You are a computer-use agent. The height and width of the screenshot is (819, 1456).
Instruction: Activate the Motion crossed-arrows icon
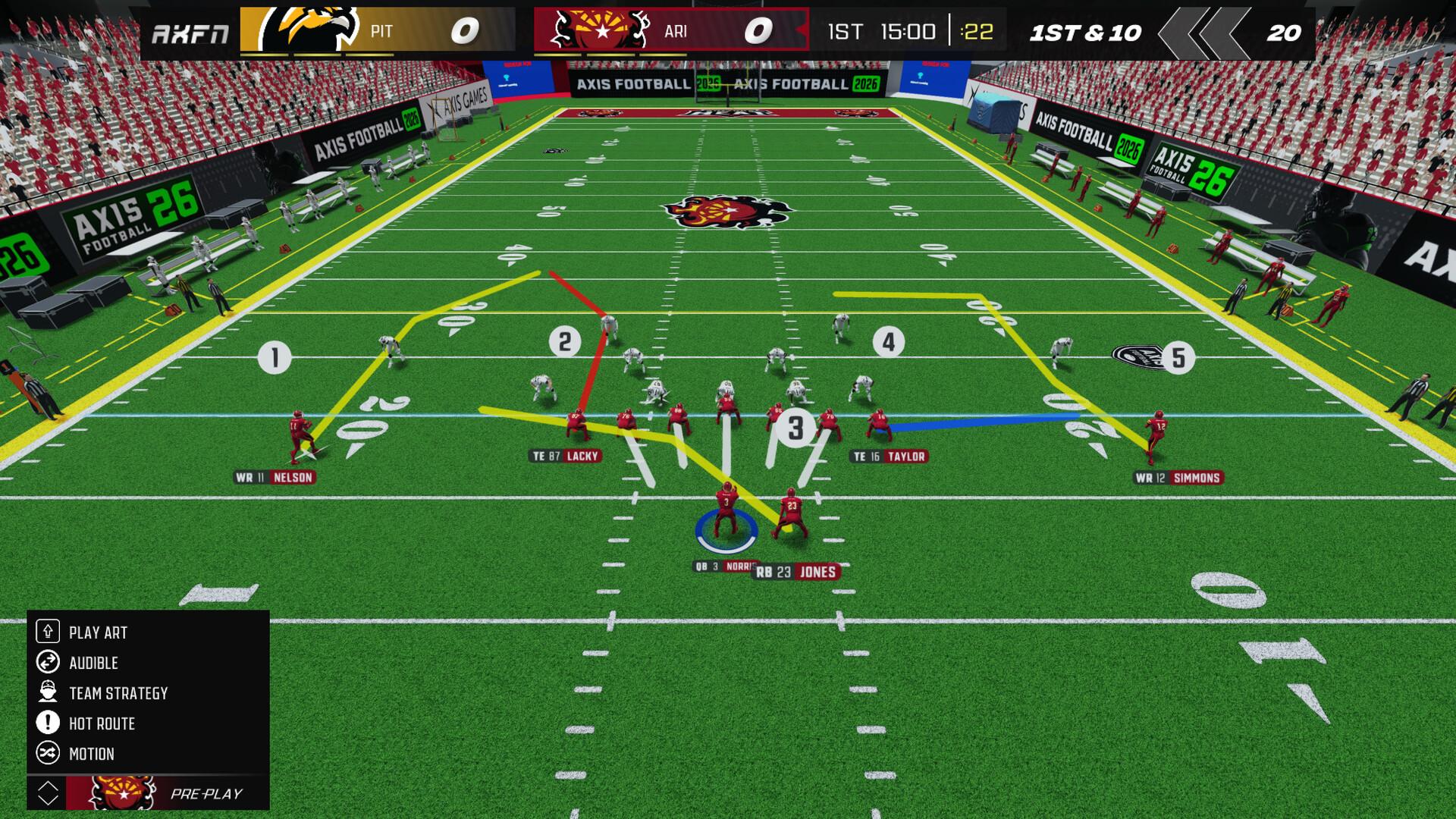49,754
